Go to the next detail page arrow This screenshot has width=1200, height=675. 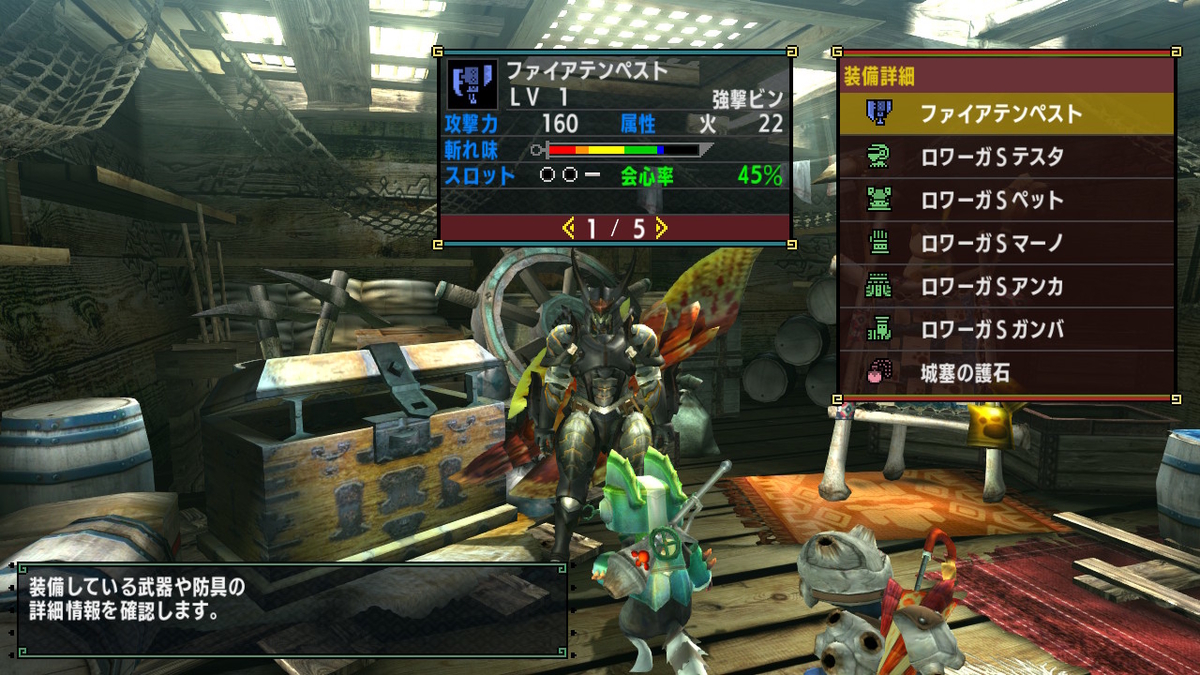[x=661, y=229]
